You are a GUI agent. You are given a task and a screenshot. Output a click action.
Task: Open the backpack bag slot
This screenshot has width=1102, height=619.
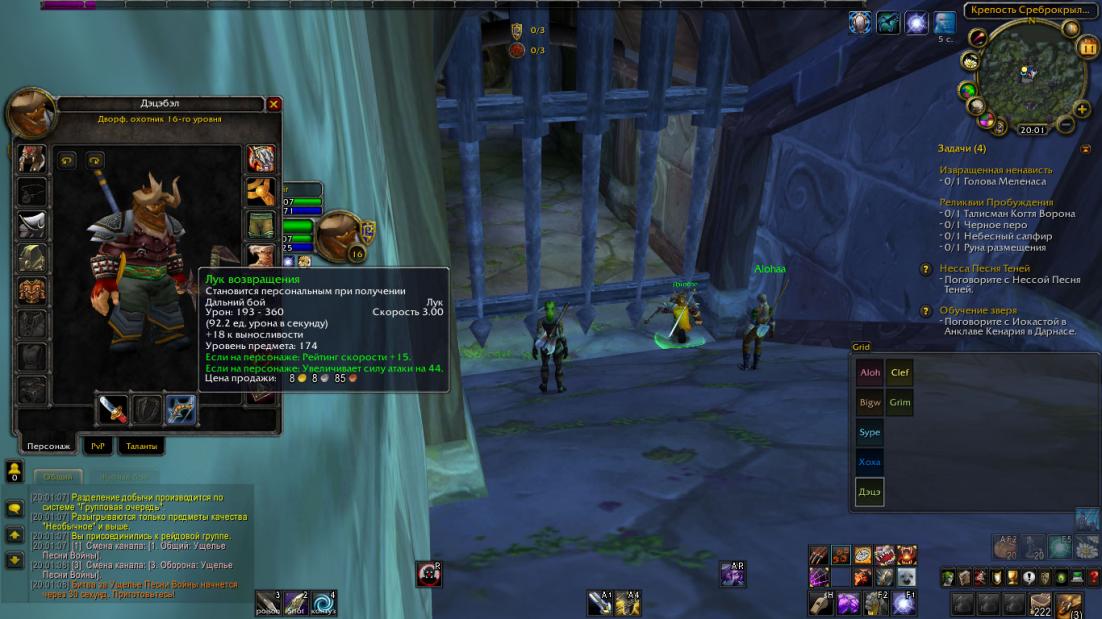point(1070,603)
